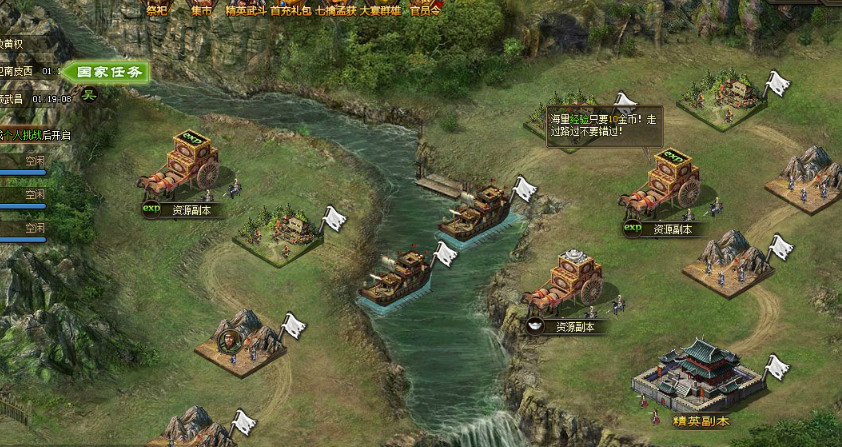Open the 官员令 menu

pyautogui.click(x=425, y=10)
